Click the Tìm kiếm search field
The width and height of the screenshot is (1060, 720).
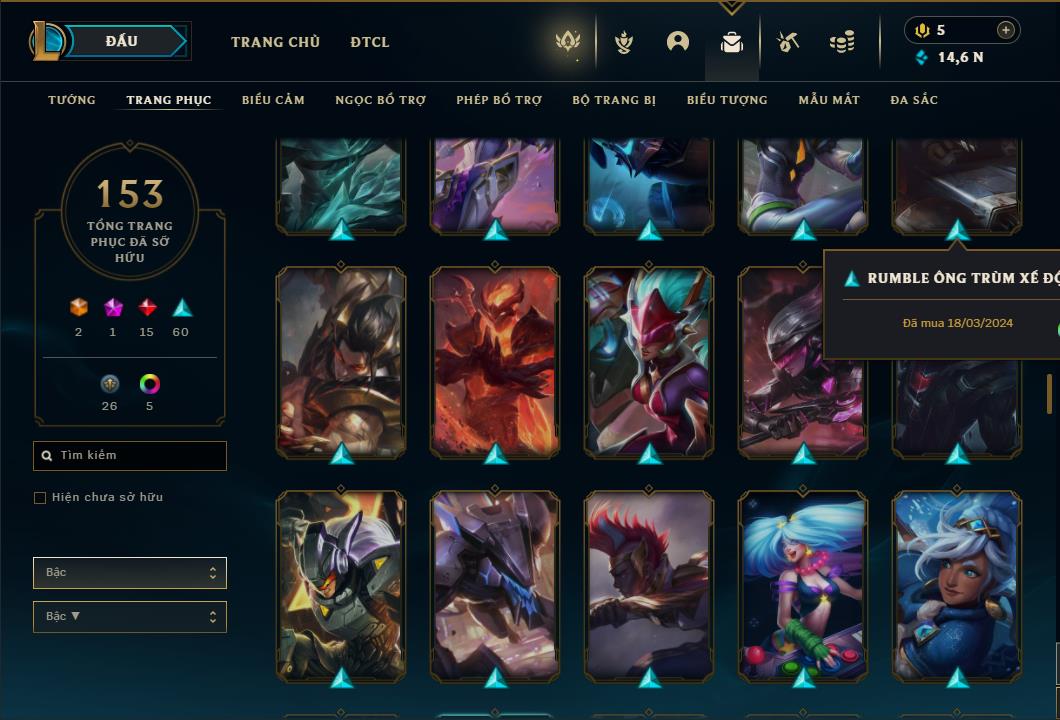(130, 456)
